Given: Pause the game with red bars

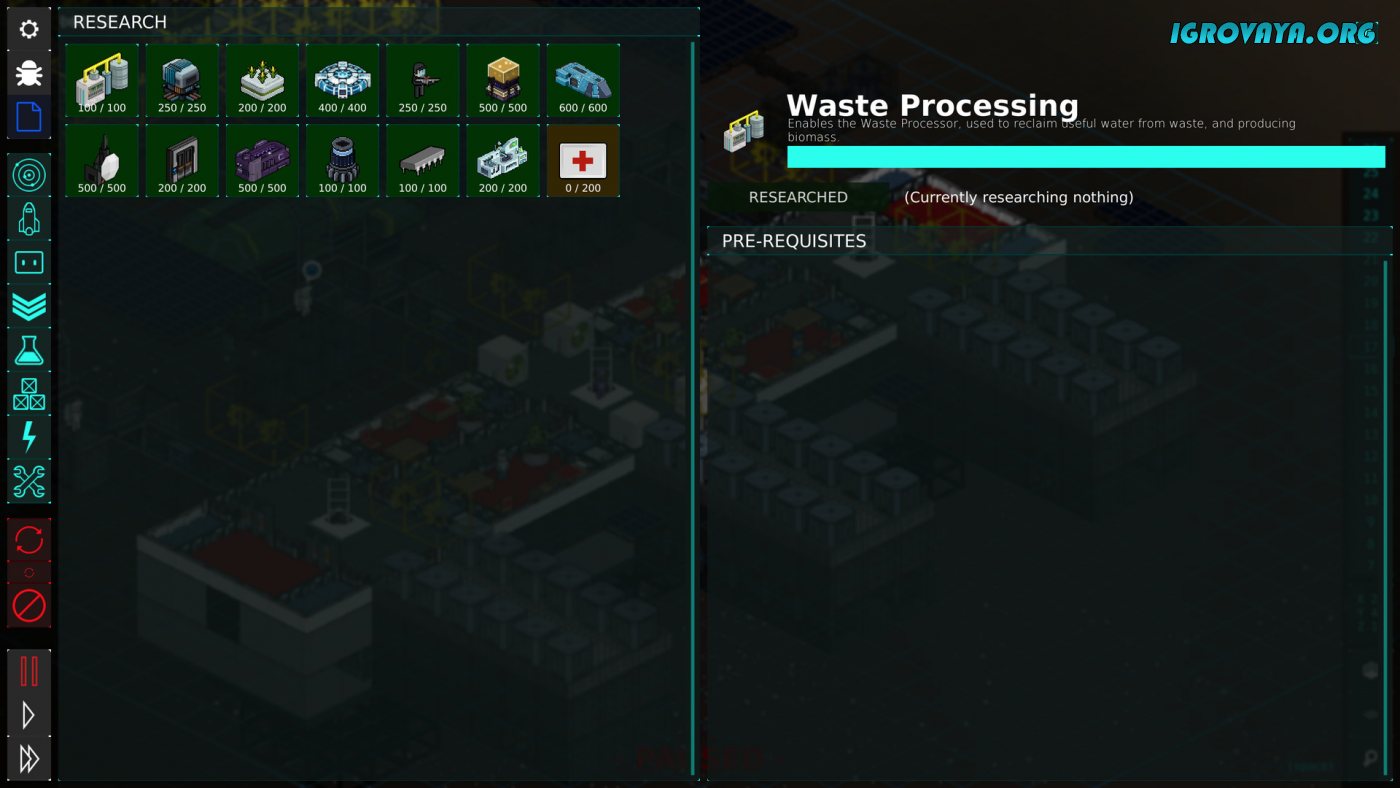Looking at the screenshot, I should [29, 671].
